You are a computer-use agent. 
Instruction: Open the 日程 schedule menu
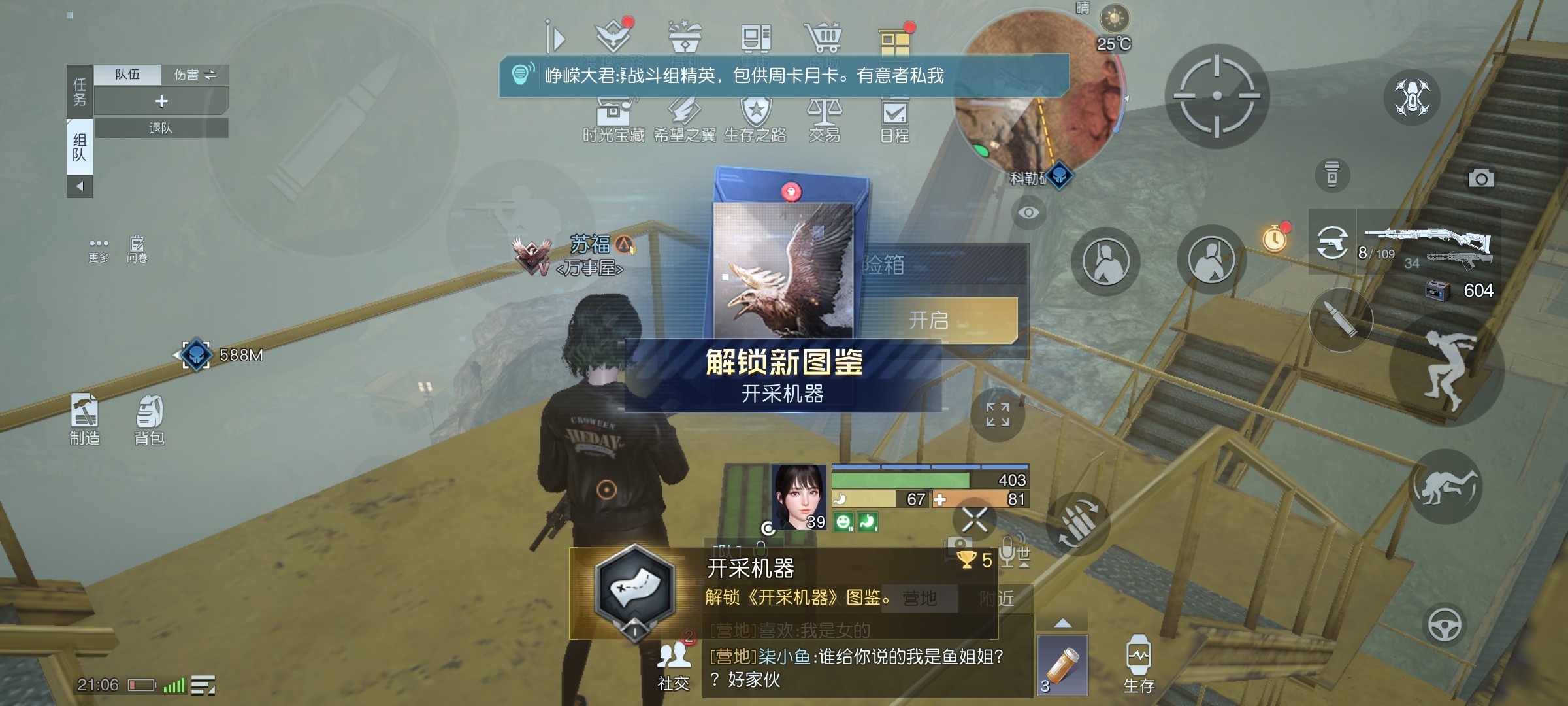pyautogui.click(x=894, y=121)
